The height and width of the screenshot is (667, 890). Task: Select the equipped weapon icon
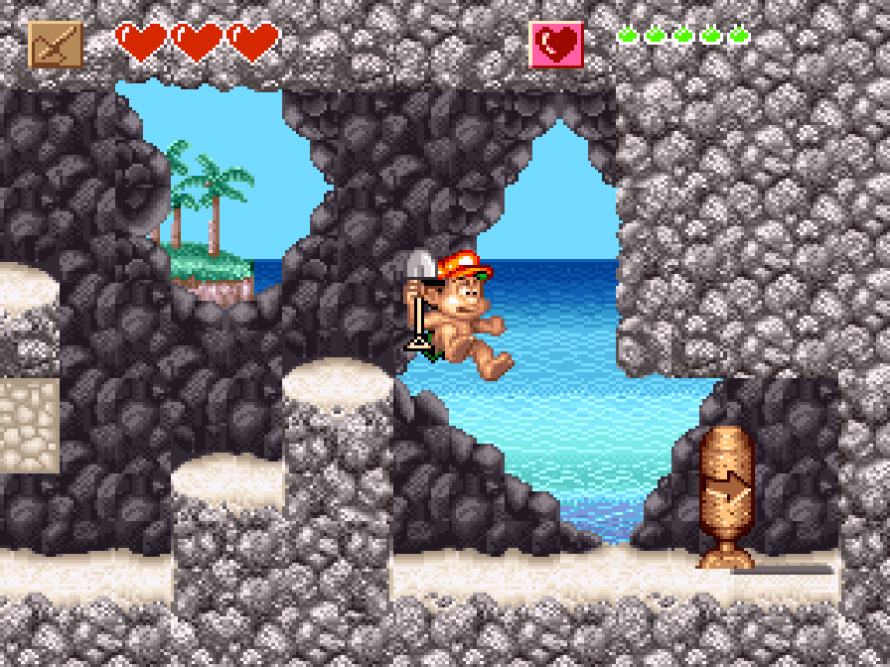click(x=55, y=44)
